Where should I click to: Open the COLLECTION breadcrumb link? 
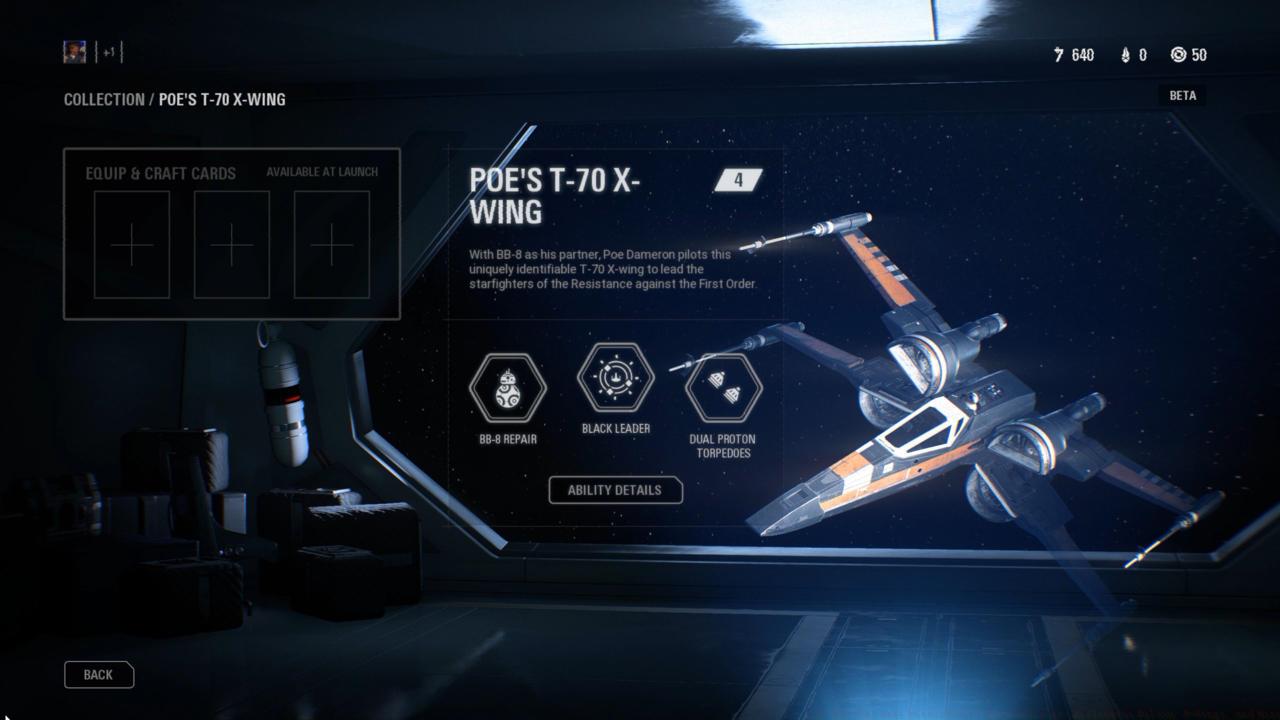click(x=104, y=99)
